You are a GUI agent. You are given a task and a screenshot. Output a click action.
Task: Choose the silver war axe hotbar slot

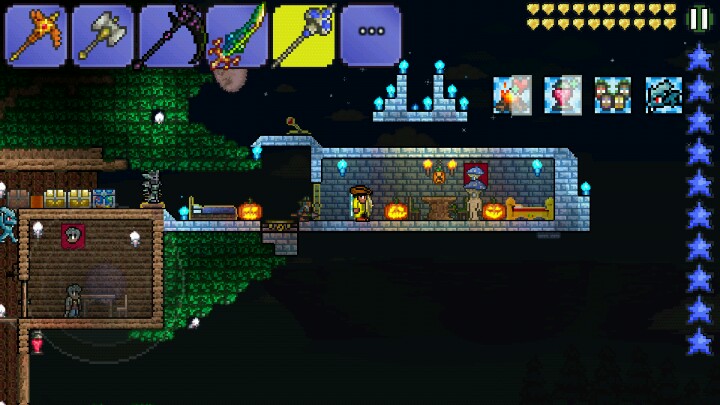click(x=102, y=36)
